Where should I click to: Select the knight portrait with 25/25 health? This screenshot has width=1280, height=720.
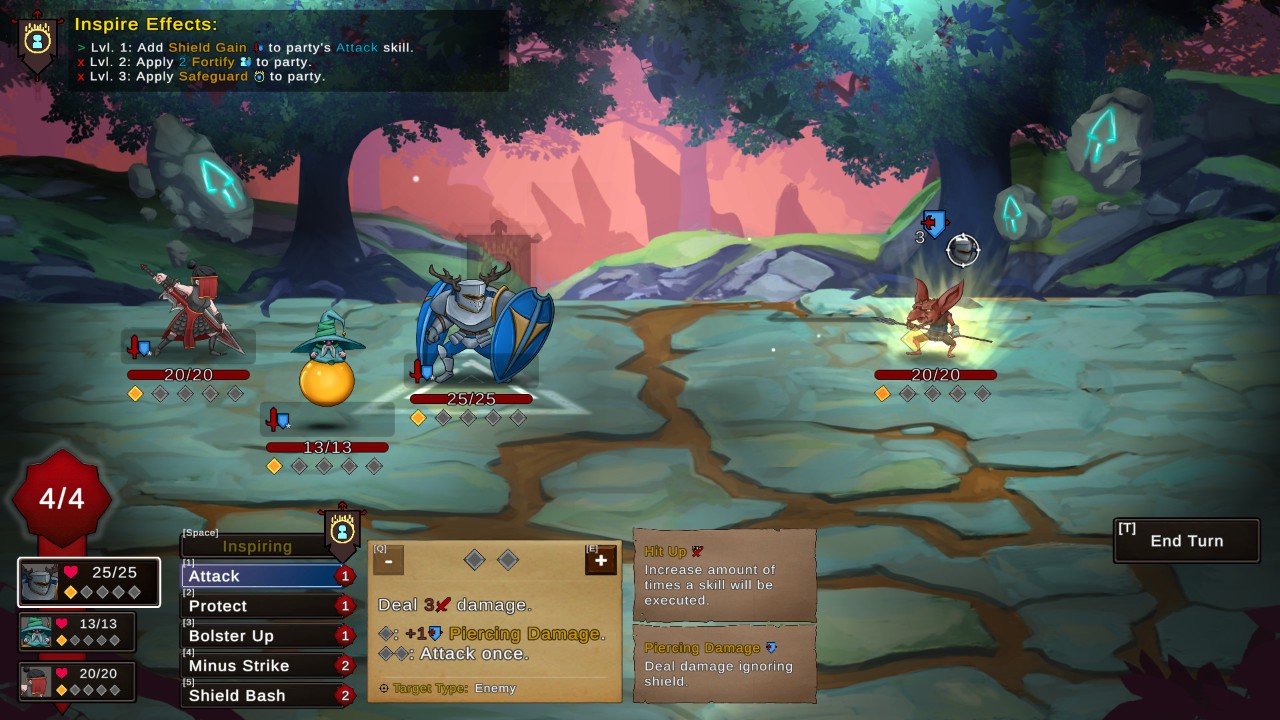pos(89,582)
